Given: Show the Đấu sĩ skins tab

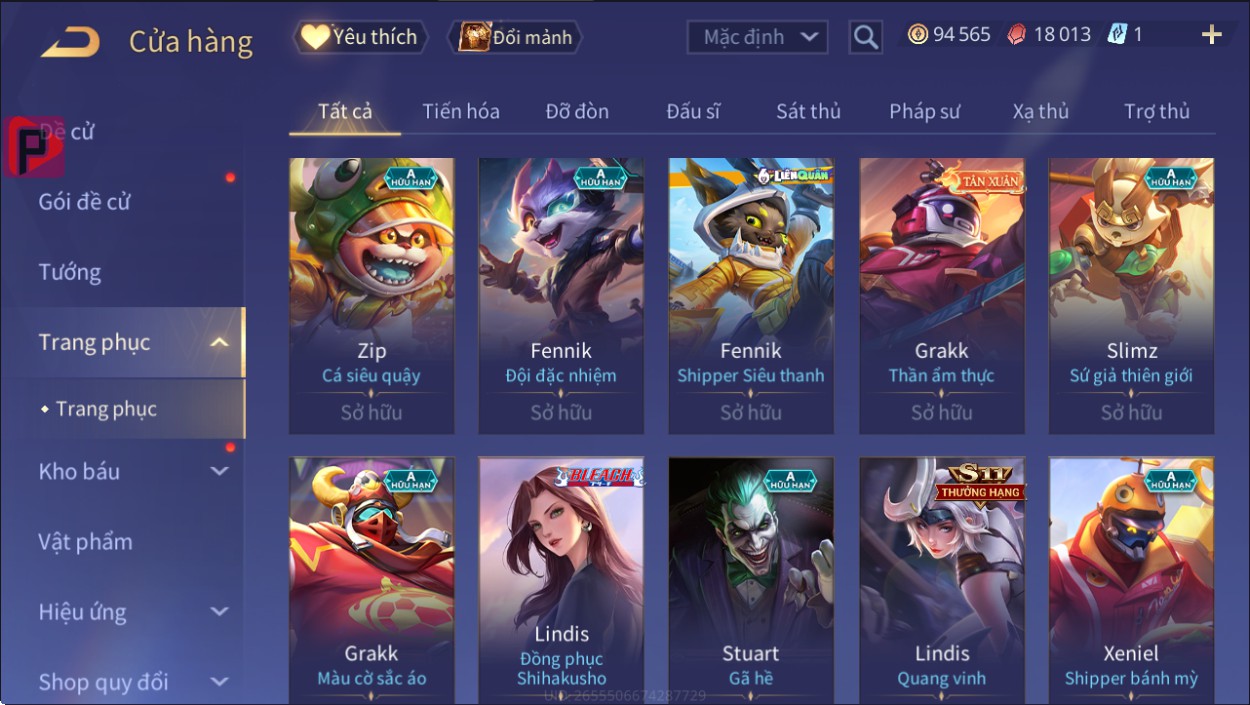Looking at the screenshot, I should click(693, 112).
